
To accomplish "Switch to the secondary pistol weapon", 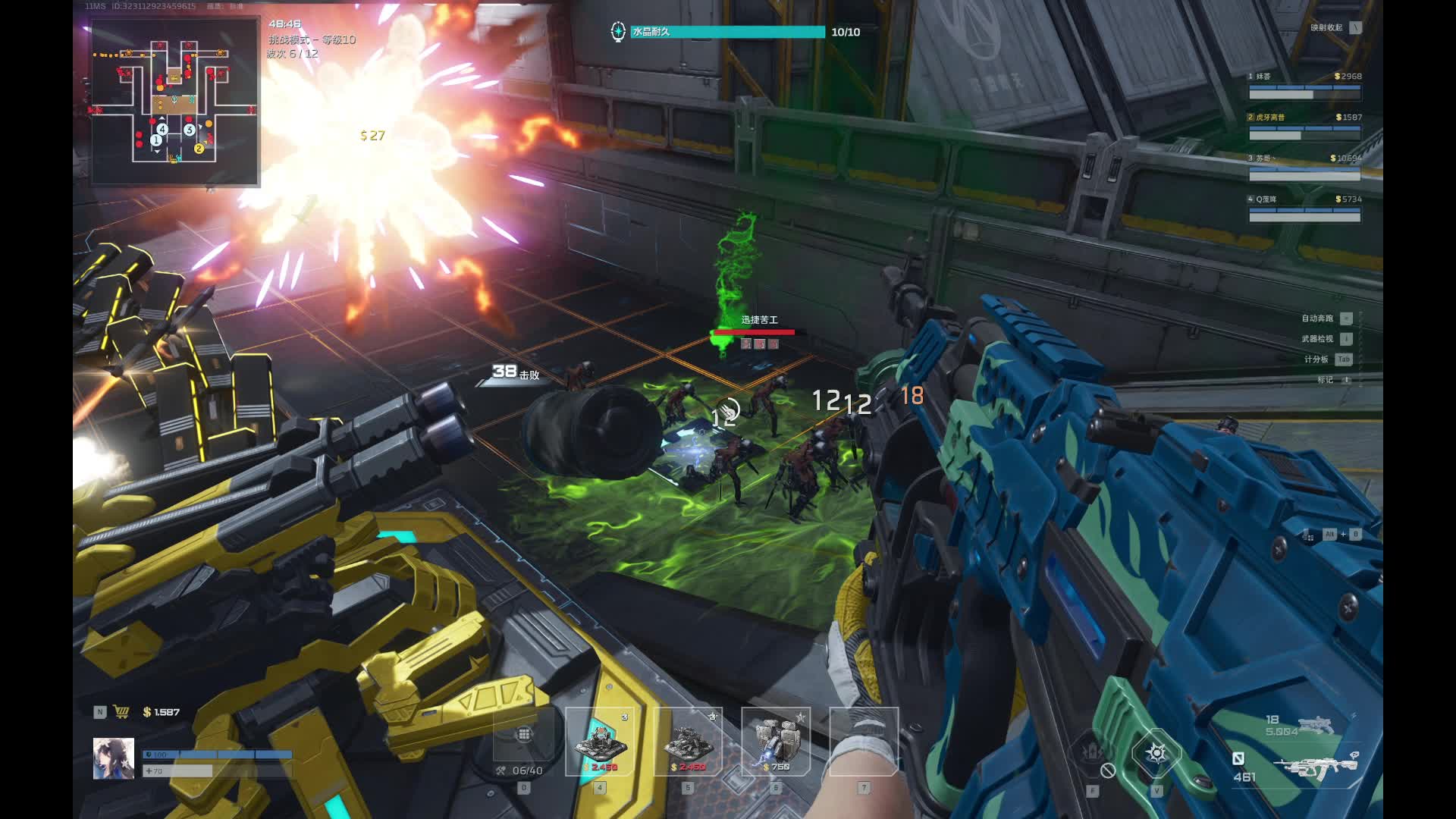I will tap(1315, 726).
